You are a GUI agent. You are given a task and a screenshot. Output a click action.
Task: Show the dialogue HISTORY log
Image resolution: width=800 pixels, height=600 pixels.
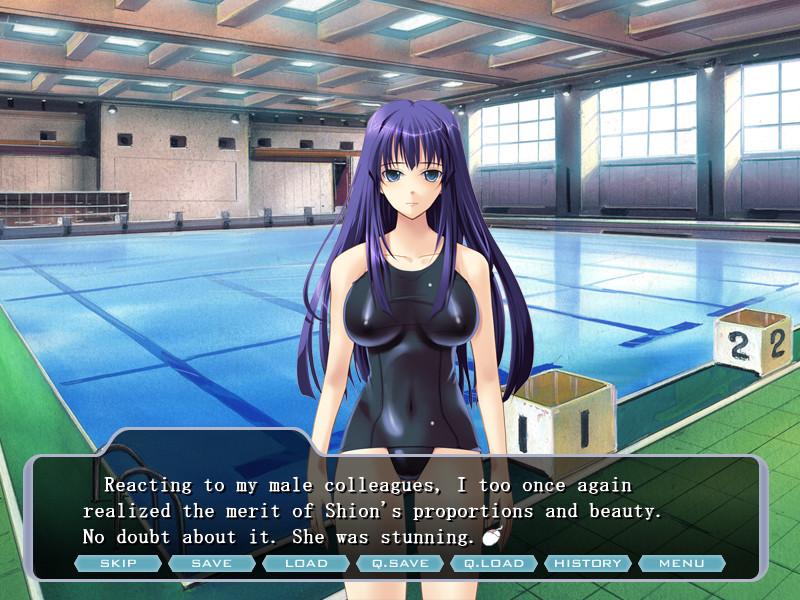pyautogui.click(x=588, y=564)
